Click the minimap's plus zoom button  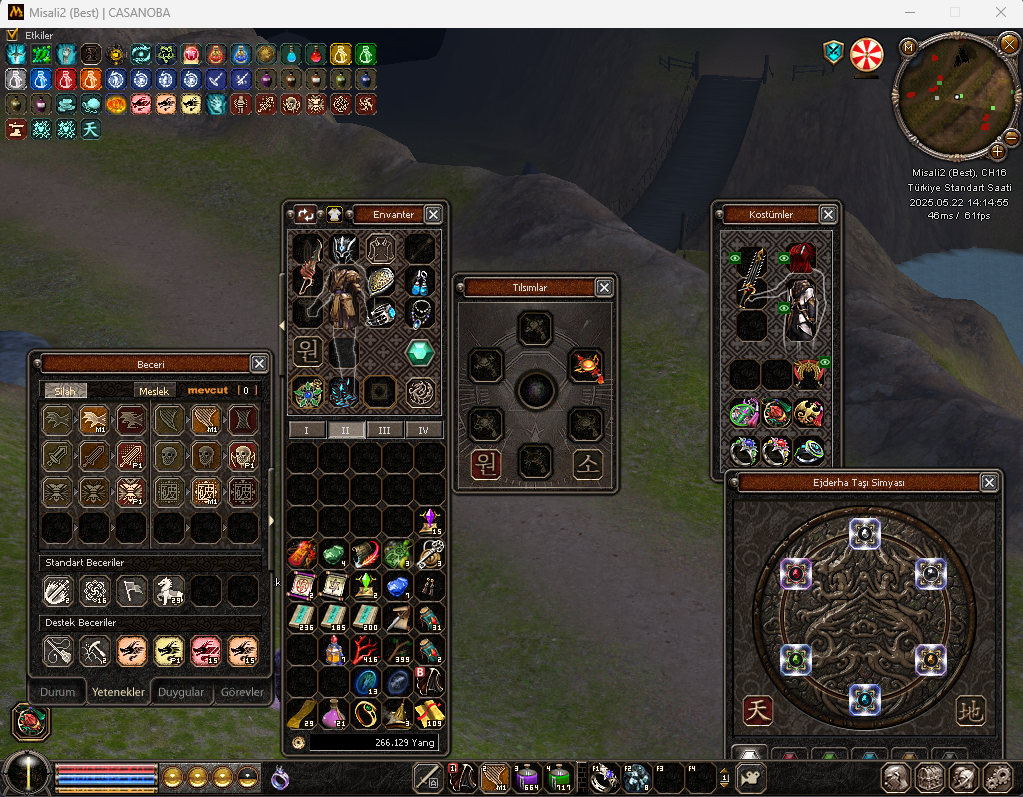997,151
